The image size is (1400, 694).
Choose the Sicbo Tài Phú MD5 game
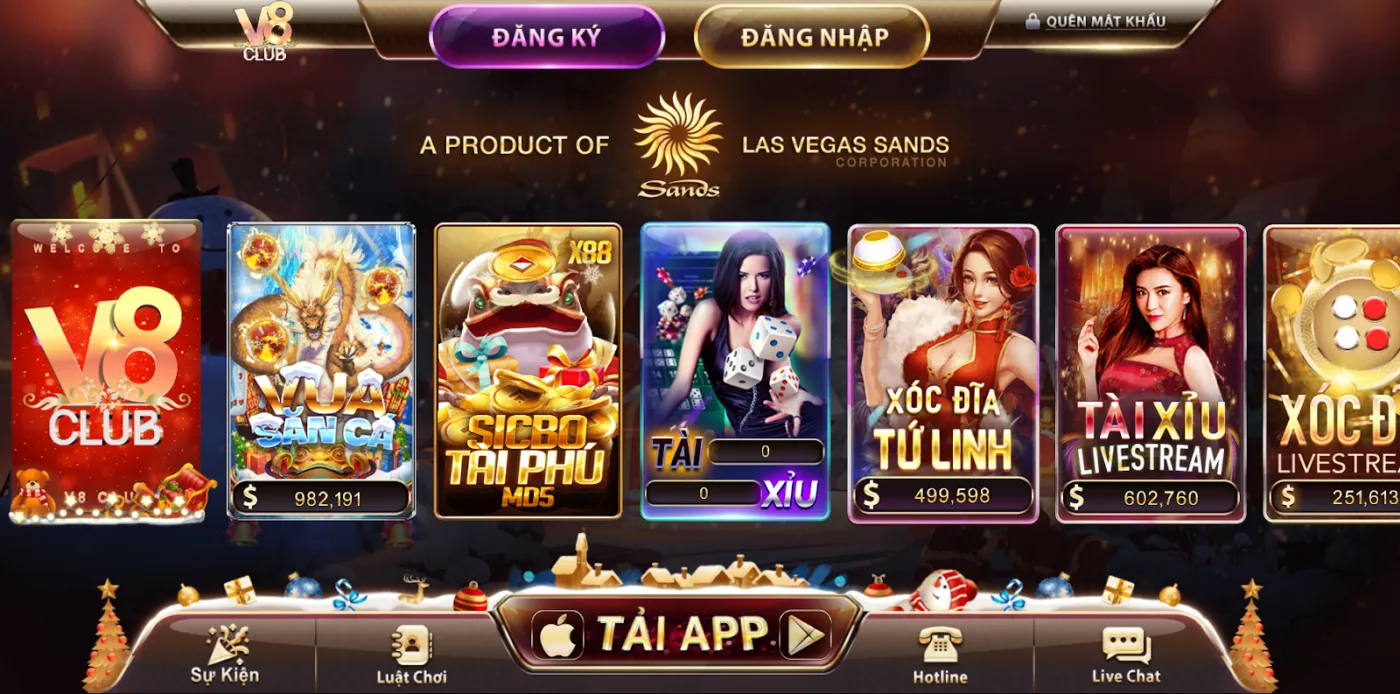coord(528,371)
